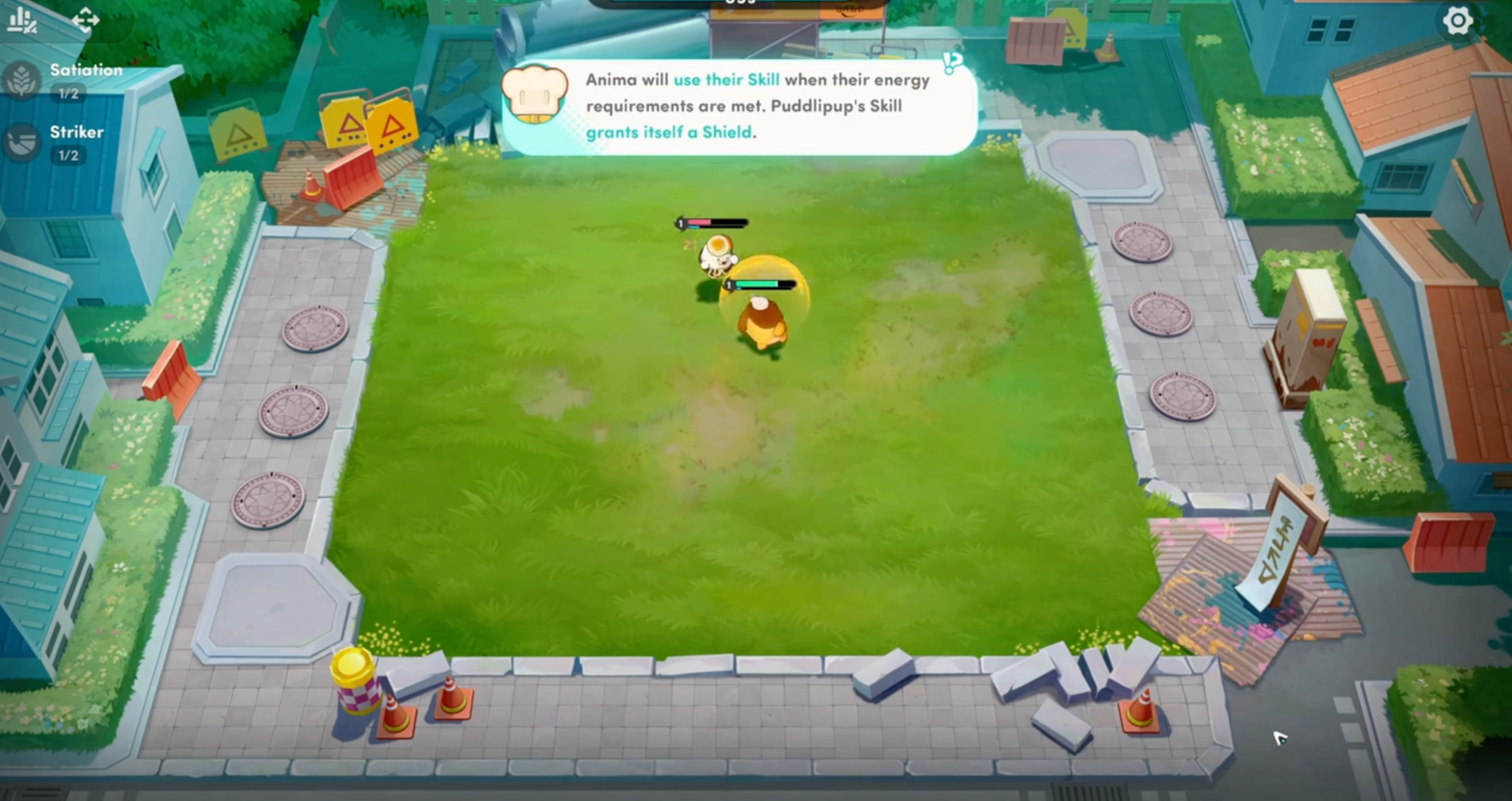Select the enemy Anima on the field
The height and width of the screenshot is (801, 1512).
click(717, 253)
